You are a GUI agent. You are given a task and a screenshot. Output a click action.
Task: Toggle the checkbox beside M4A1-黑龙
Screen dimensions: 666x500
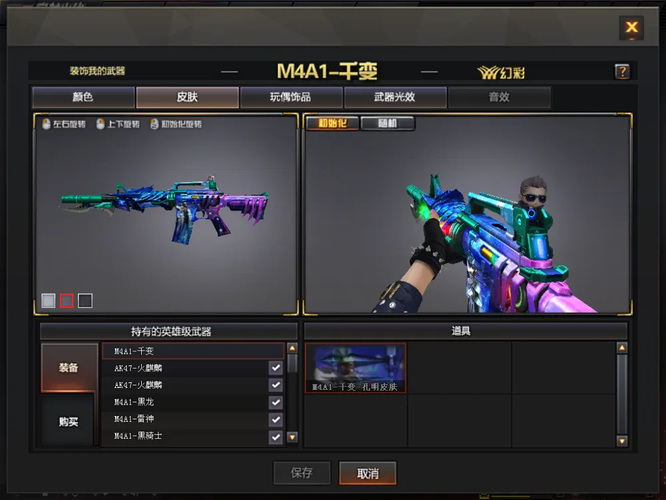click(x=275, y=402)
